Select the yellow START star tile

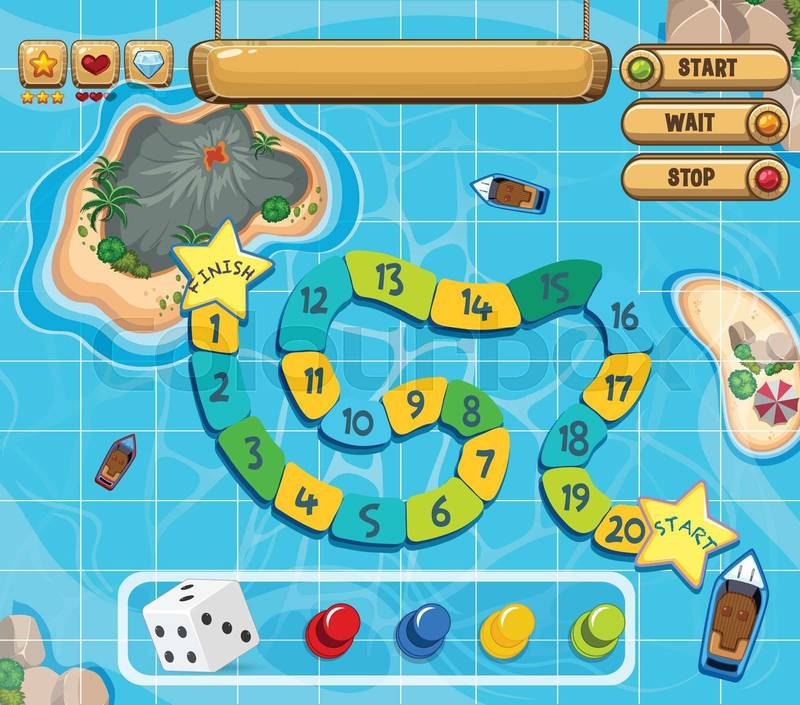click(687, 531)
